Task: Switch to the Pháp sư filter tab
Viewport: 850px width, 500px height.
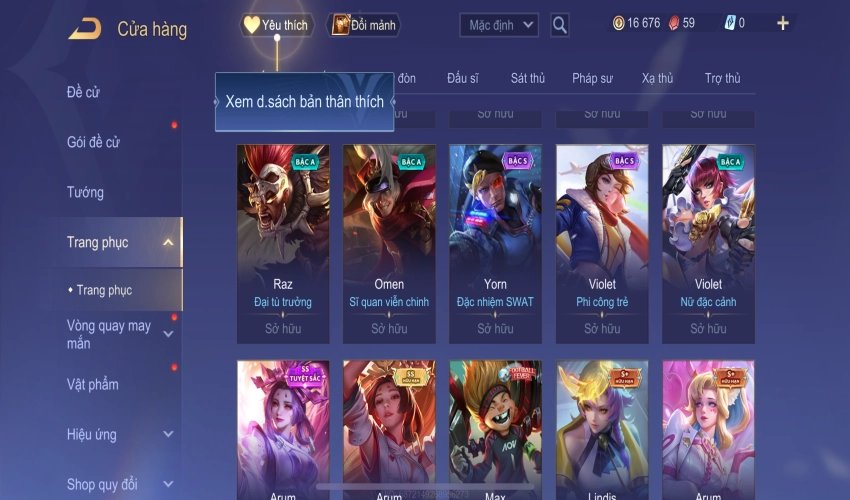Action: click(592, 78)
